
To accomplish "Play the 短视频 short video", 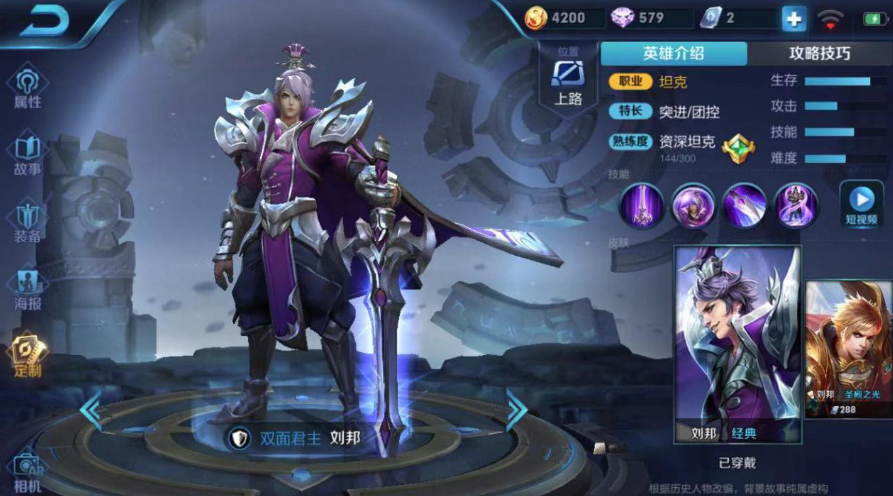I will click(860, 204).
